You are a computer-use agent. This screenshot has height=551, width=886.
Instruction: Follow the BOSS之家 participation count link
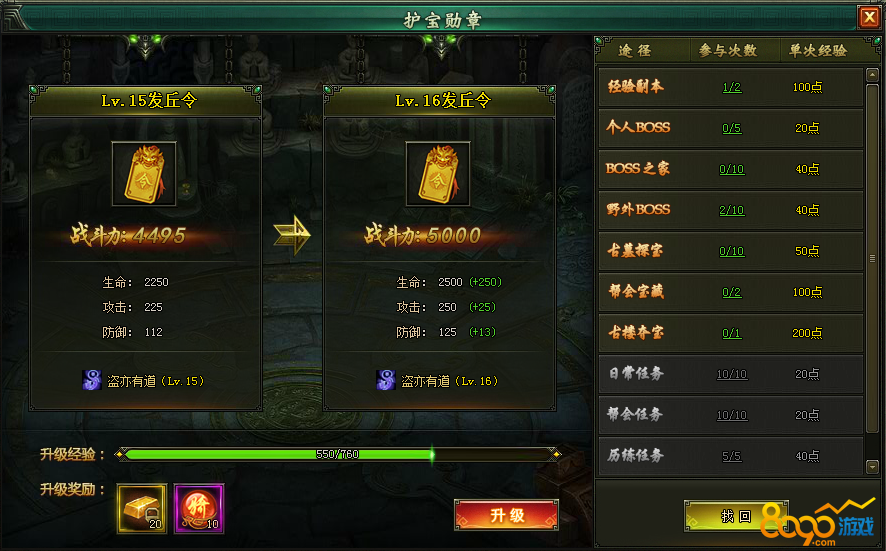731,169
